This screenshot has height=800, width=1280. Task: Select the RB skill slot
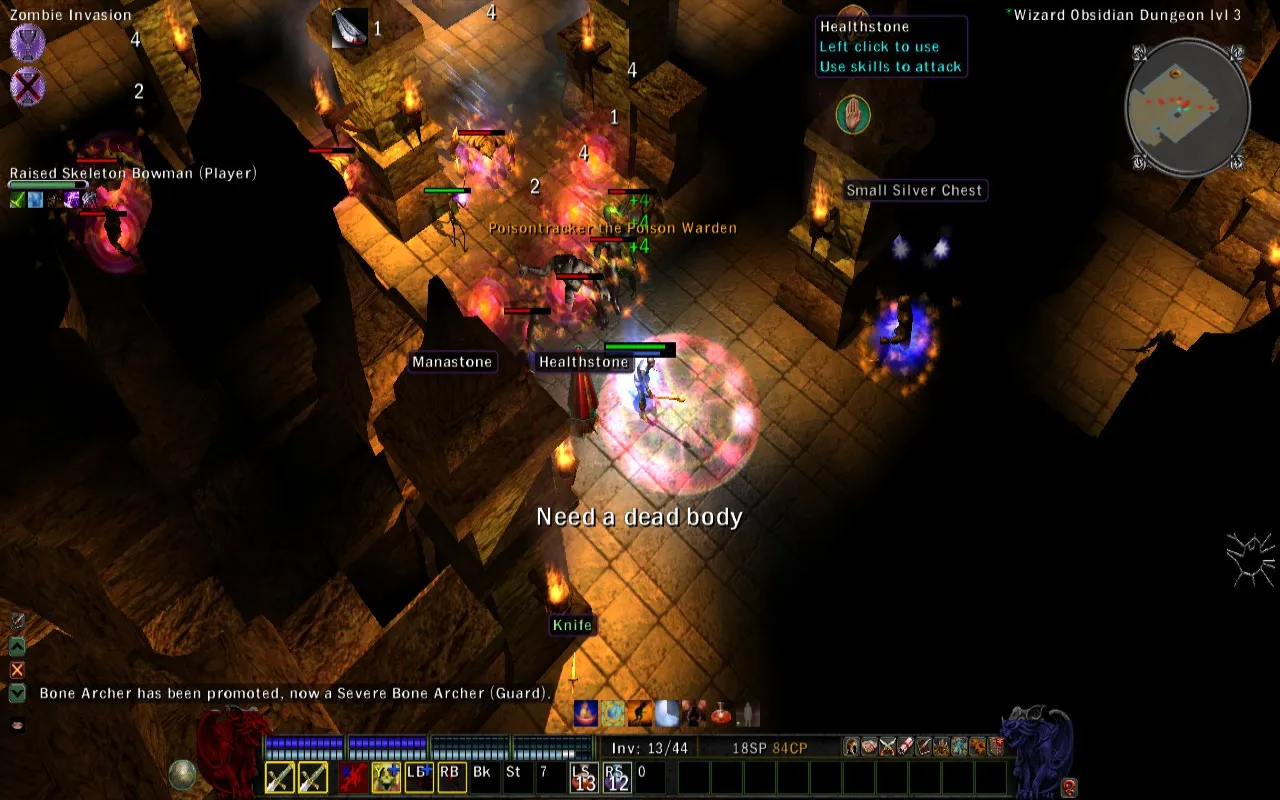(x=452, y=776)
